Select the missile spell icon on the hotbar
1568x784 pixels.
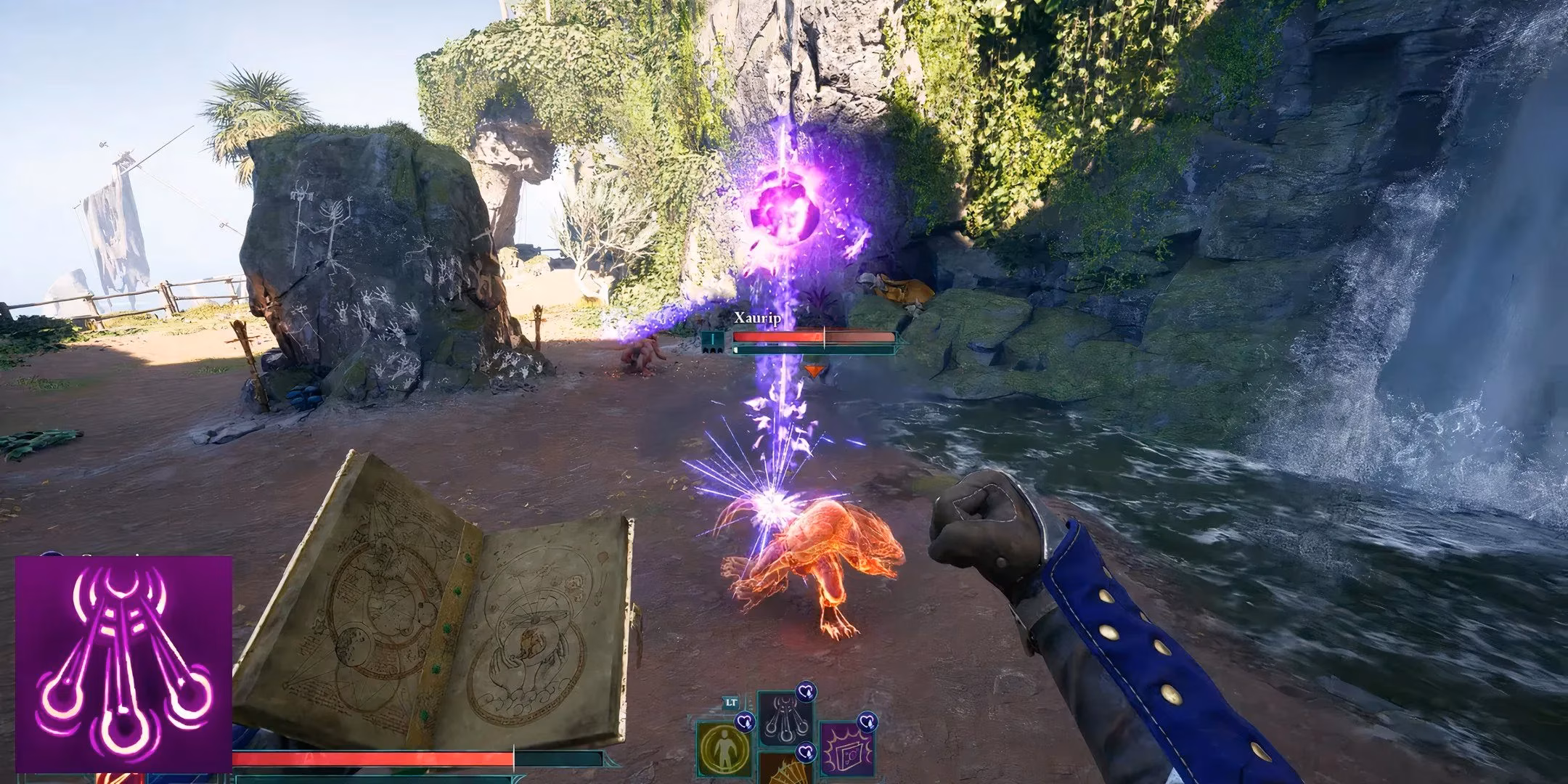click(x=784, y=719)
